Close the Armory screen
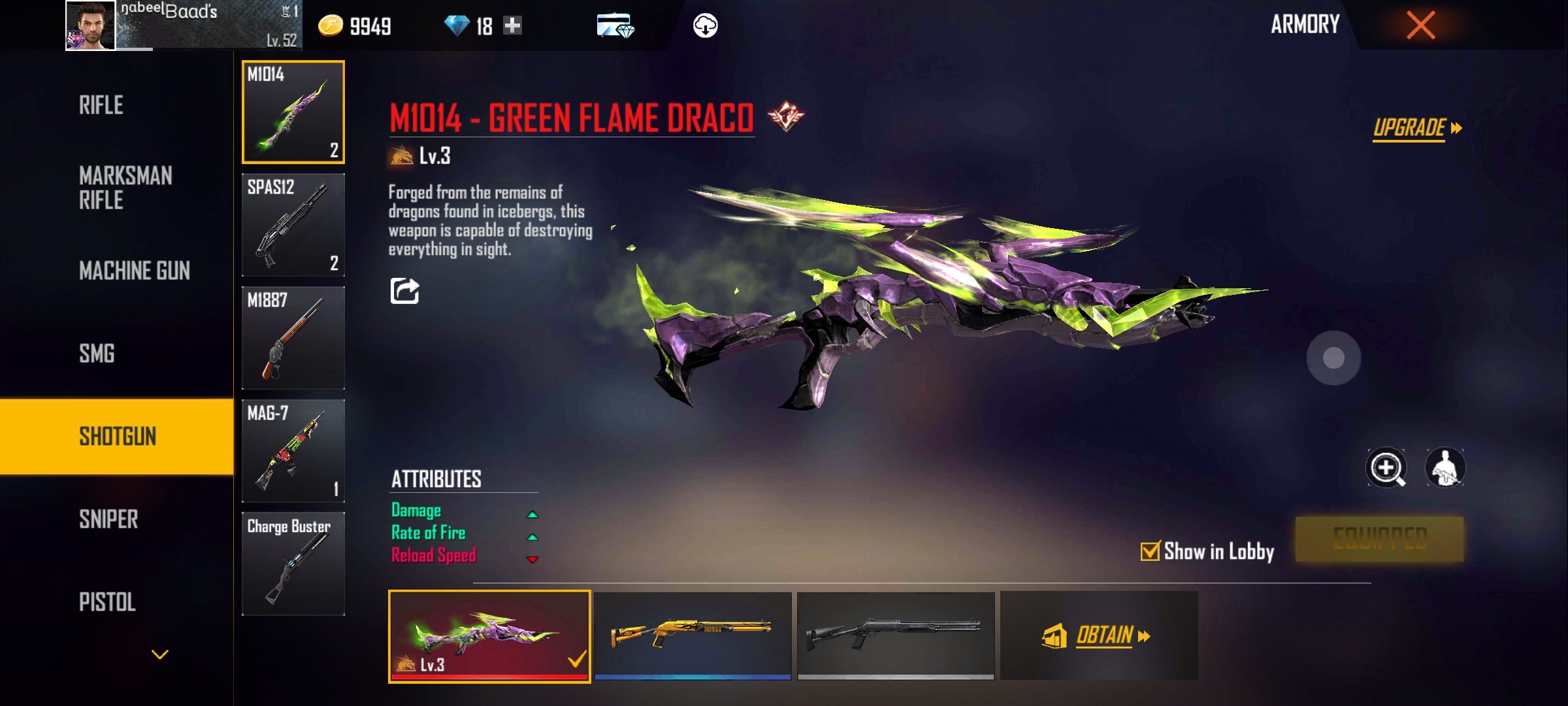Viewport: 1568px width, 706px height. pyautogui.click(x=1420, y=26)
